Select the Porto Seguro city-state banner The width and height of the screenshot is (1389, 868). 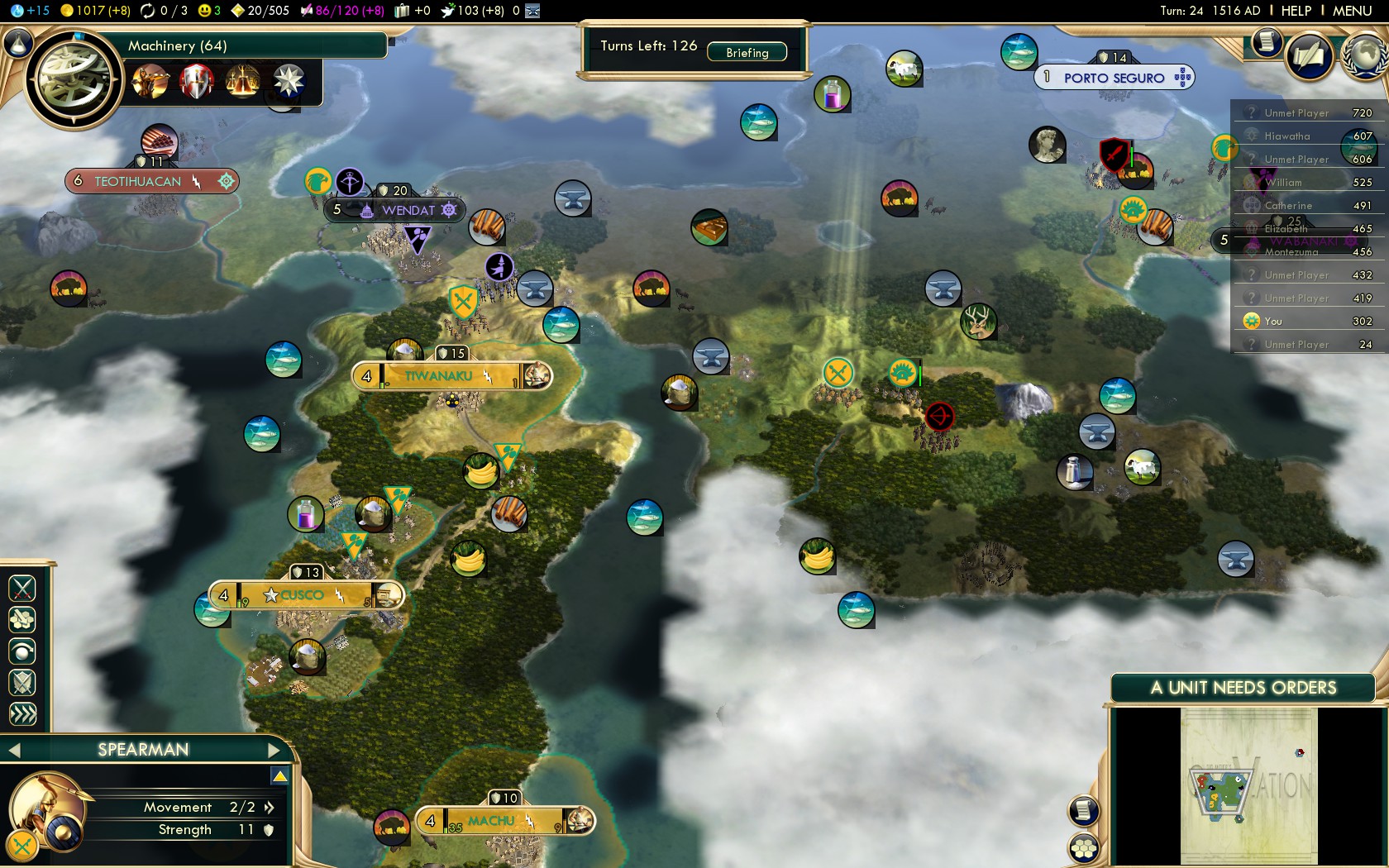(1114, 78)
